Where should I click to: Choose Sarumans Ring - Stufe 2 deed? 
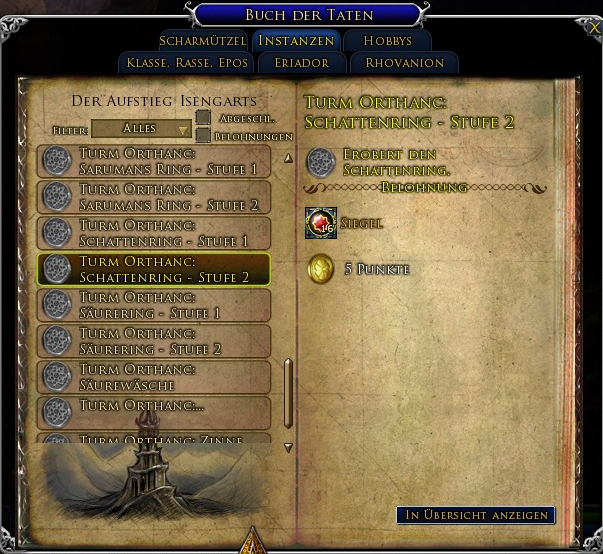154,198
